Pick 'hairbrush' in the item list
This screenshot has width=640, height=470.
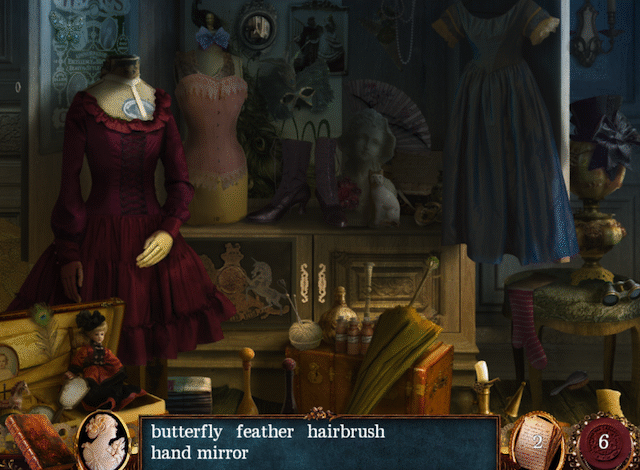[x=346, y=432]
